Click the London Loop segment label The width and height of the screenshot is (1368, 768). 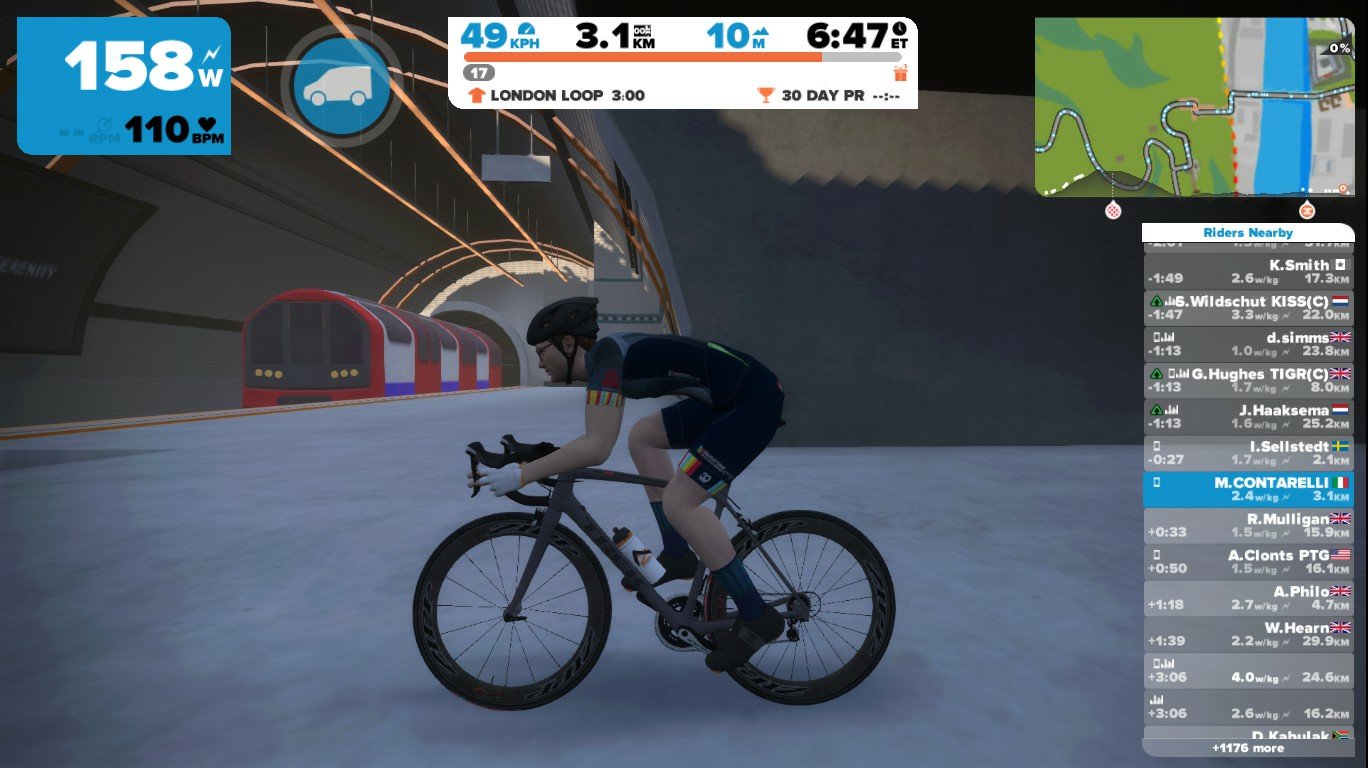[x=557, y=96]
